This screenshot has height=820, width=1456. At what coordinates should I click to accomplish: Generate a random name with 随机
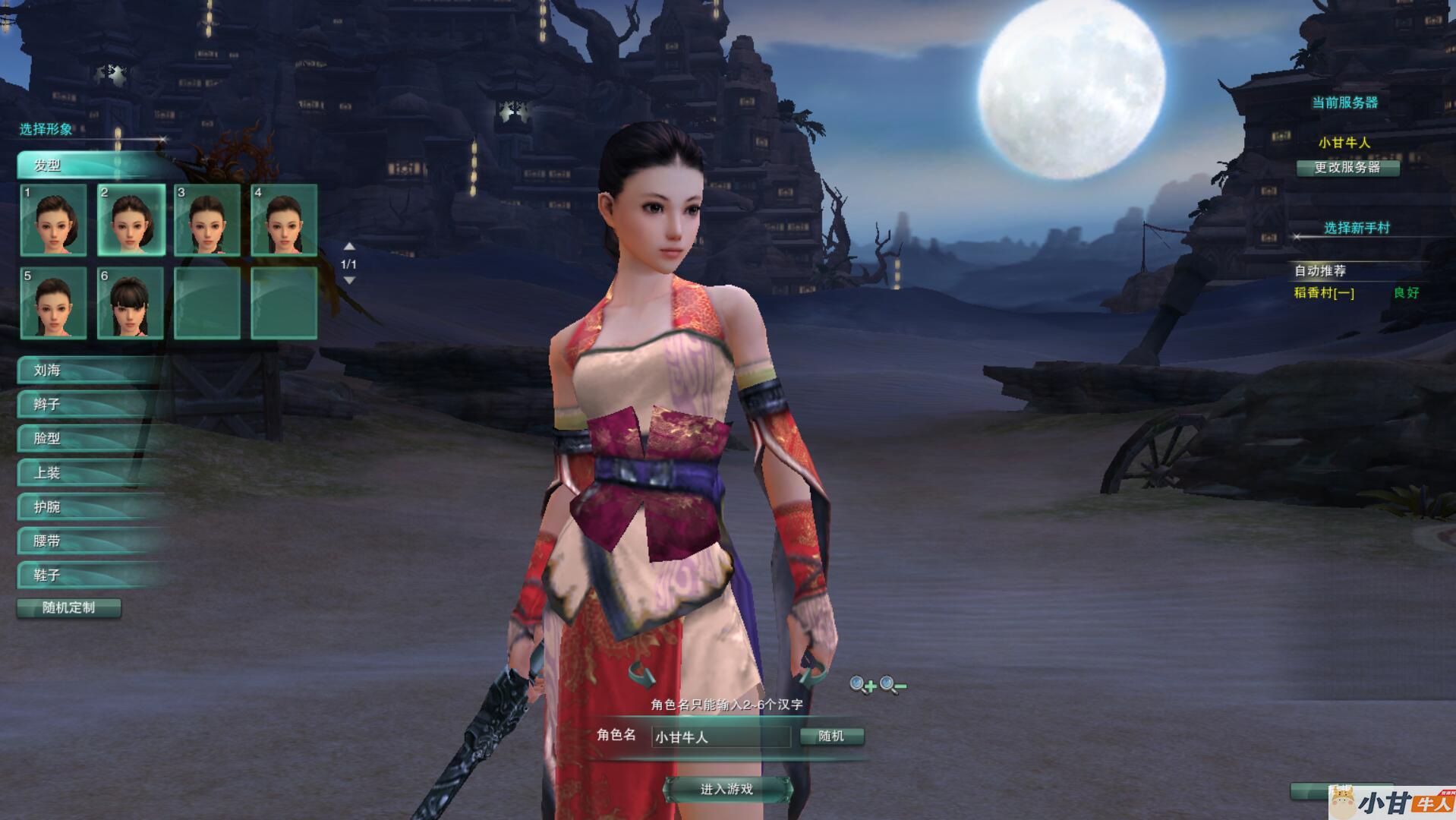[x=831, y=736]
